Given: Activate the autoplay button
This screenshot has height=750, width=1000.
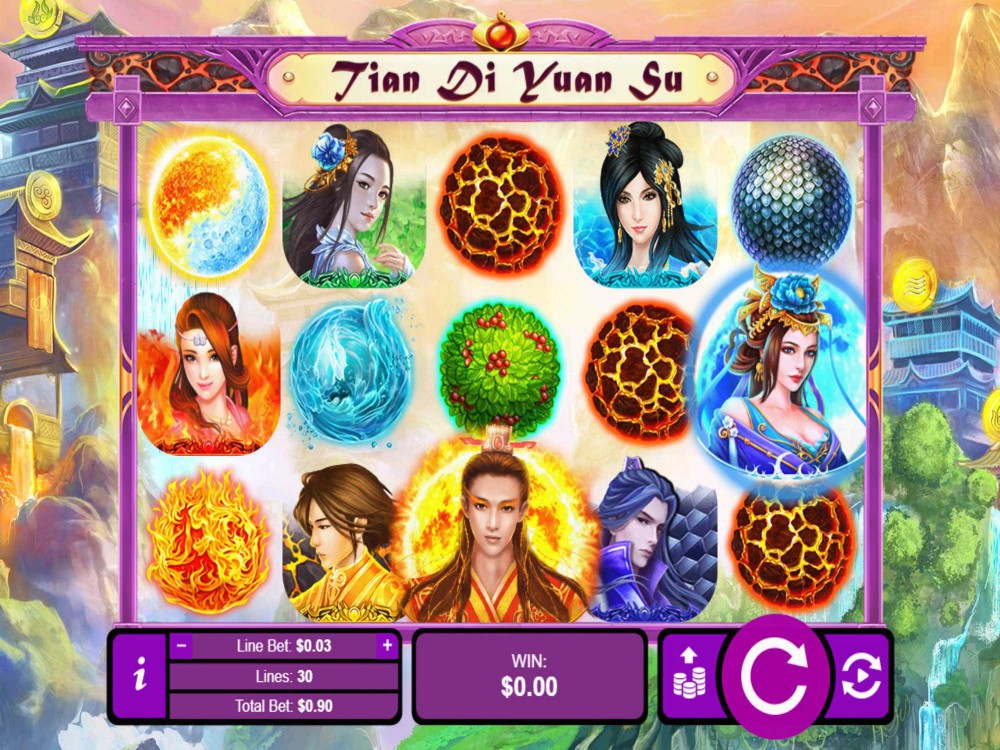Looking at the screenshot, I should click(x=862, y=677).
